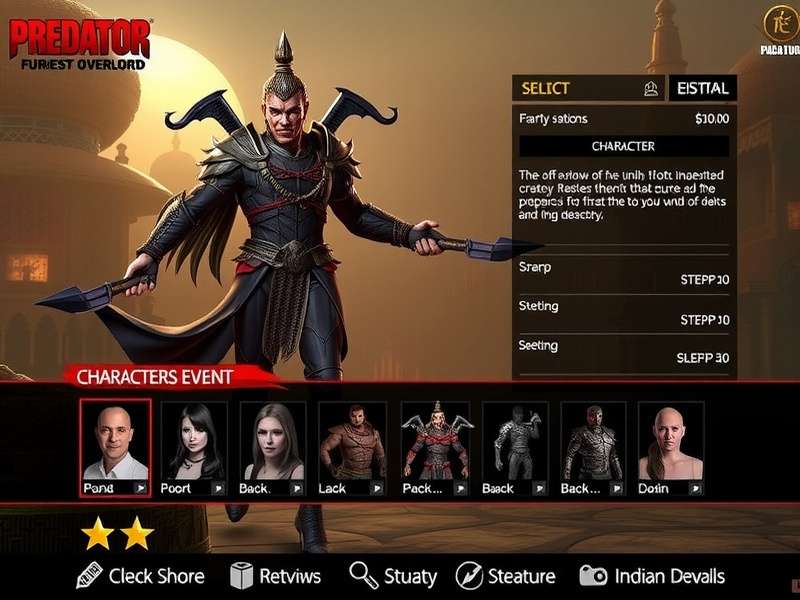Pick the Seeting list row

point(624,351)
